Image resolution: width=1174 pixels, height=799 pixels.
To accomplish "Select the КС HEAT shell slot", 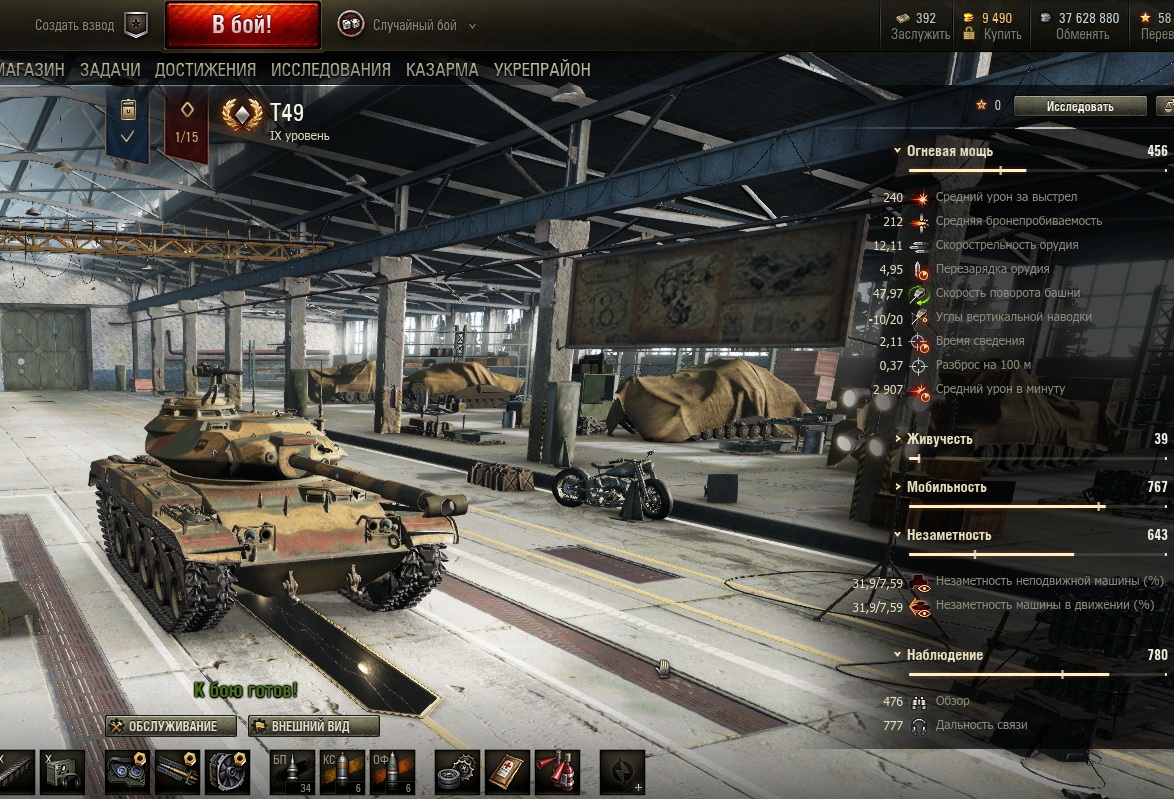I will [342, 772].
